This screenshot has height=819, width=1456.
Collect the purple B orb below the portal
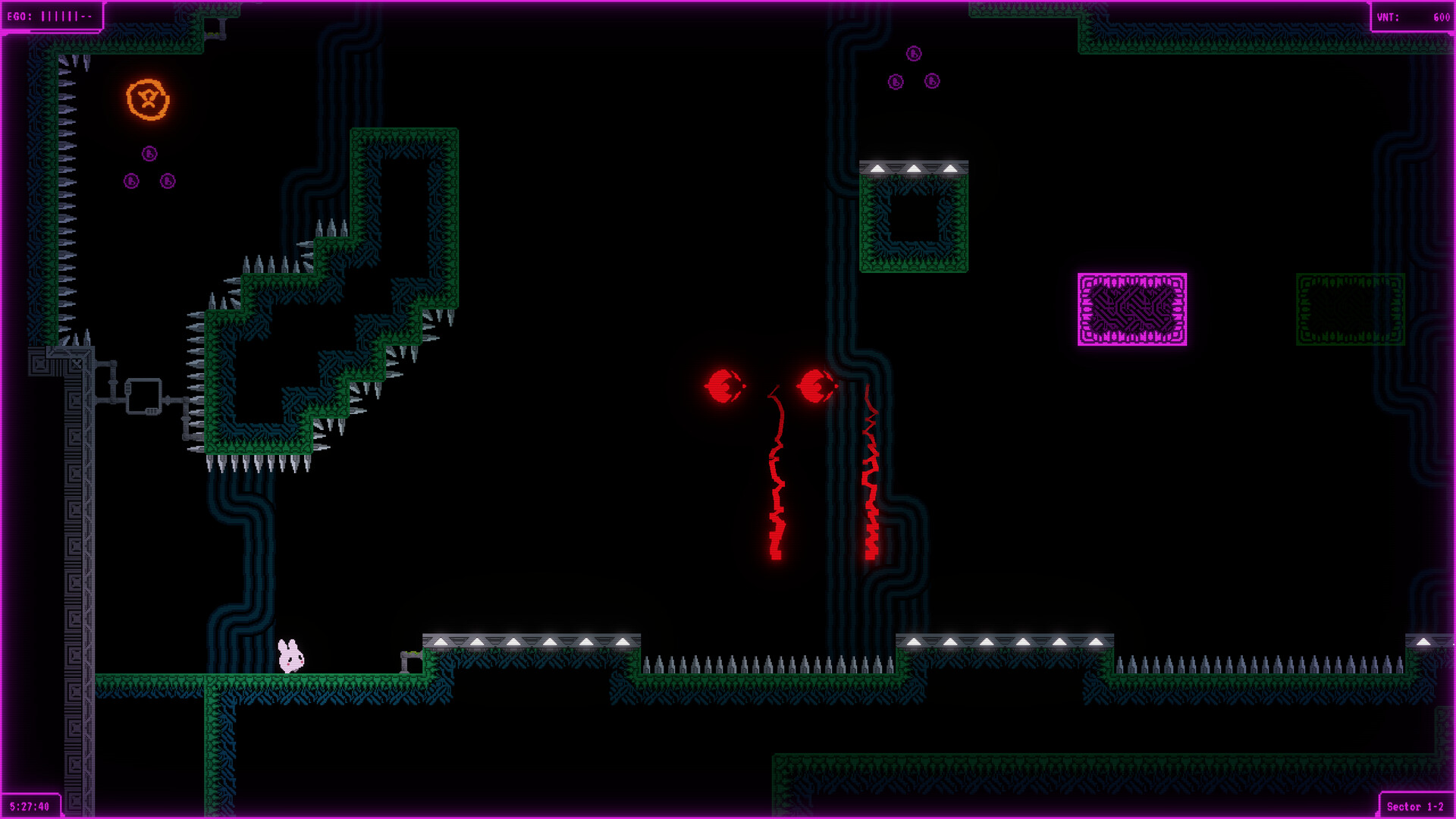coord(149,154)
